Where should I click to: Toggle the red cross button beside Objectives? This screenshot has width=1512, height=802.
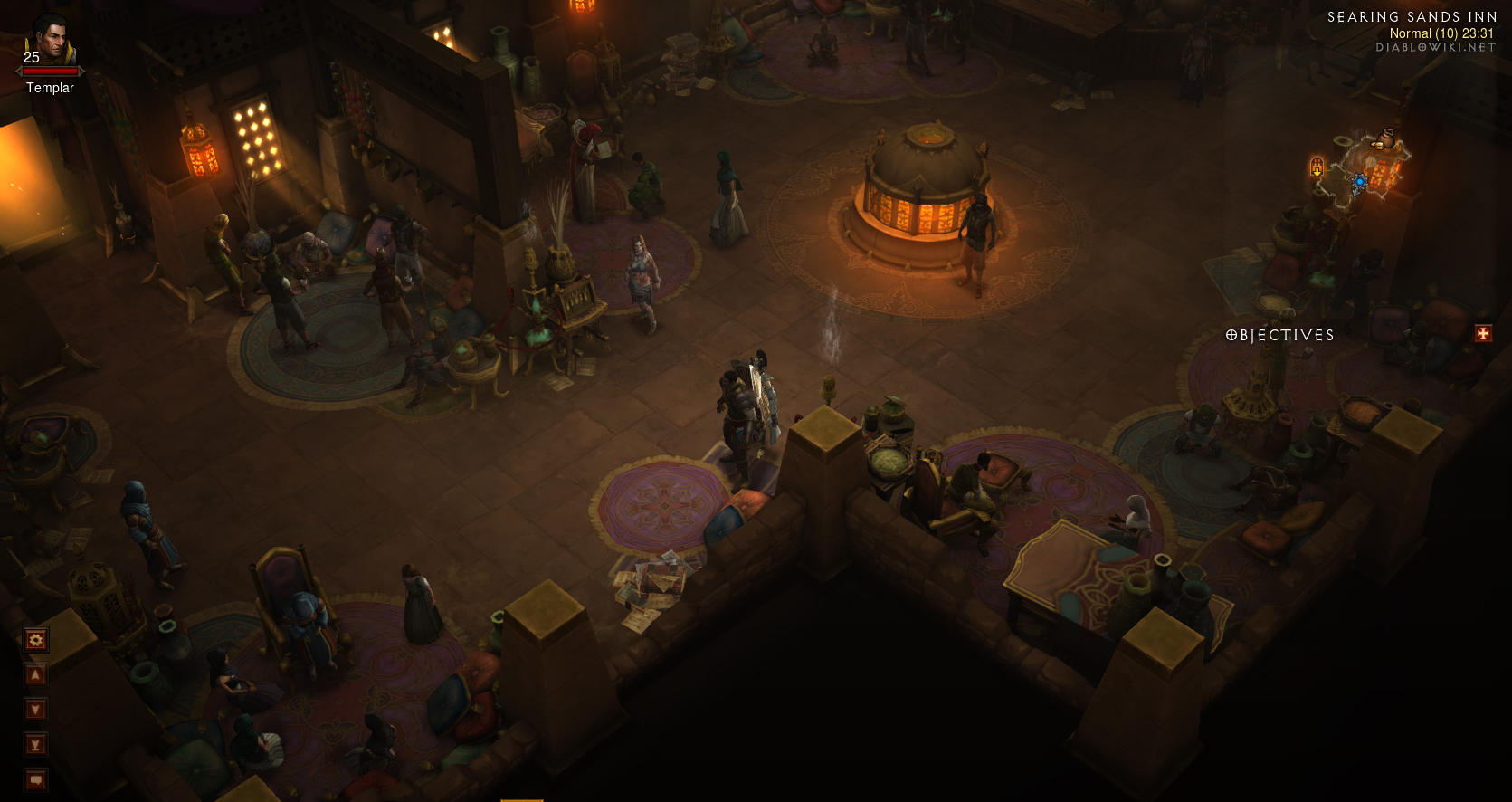[x=1483, y=334]
